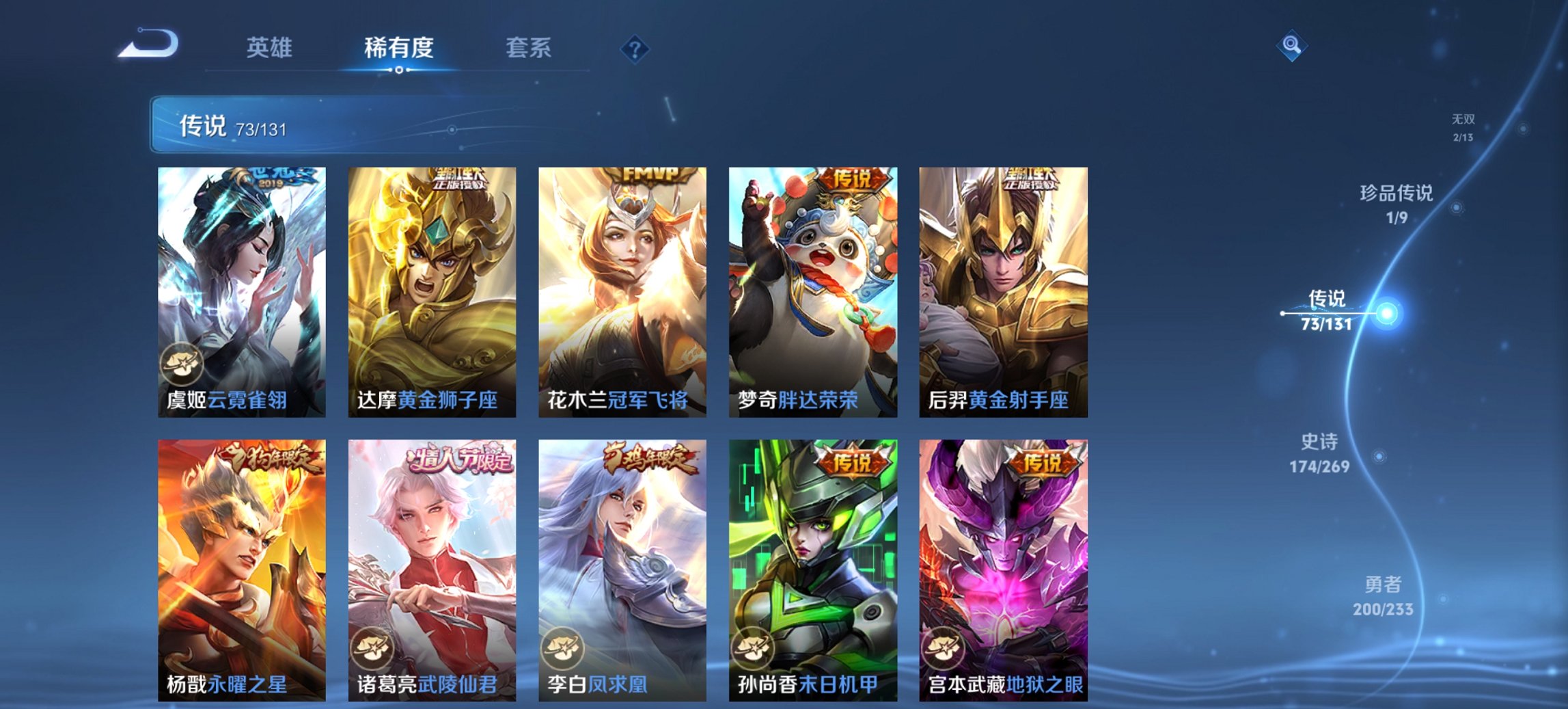
Task: Switch to the 套系 tab
Action: point(529,48)
